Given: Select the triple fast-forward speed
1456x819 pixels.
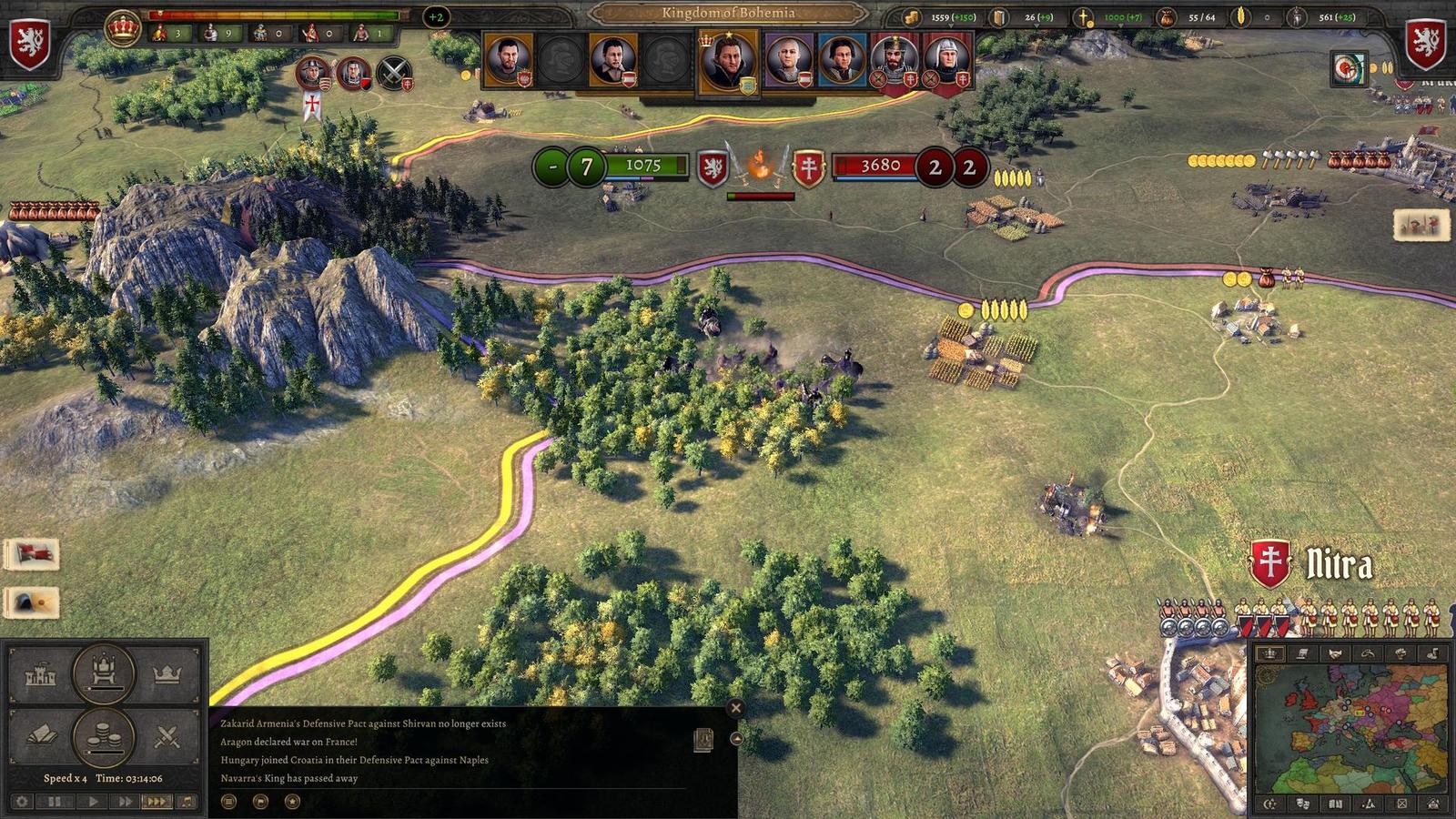Looking at the screenshot, I should (x=156, y=802).
